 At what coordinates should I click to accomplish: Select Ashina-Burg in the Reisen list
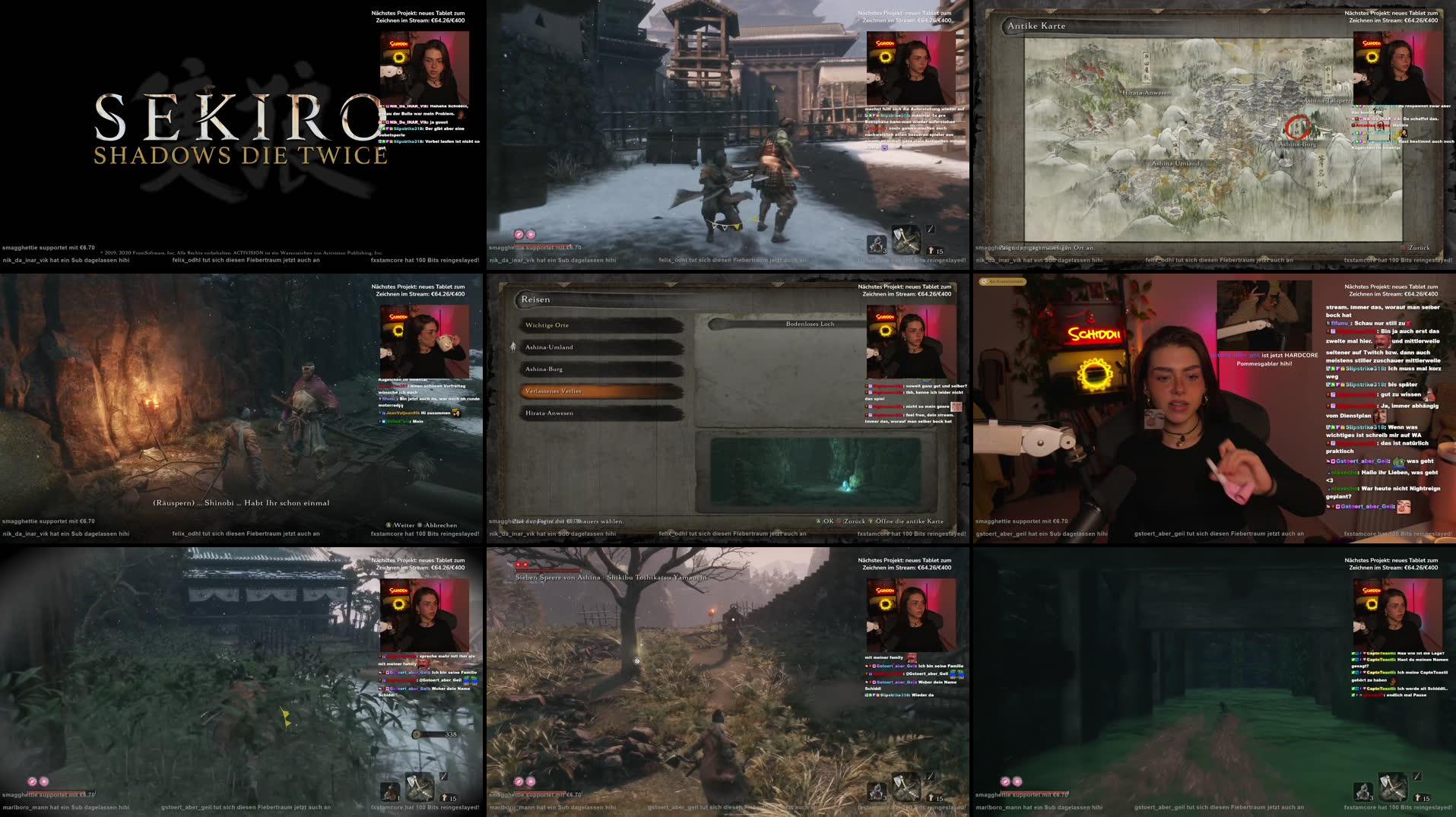(x=544, y=369)
